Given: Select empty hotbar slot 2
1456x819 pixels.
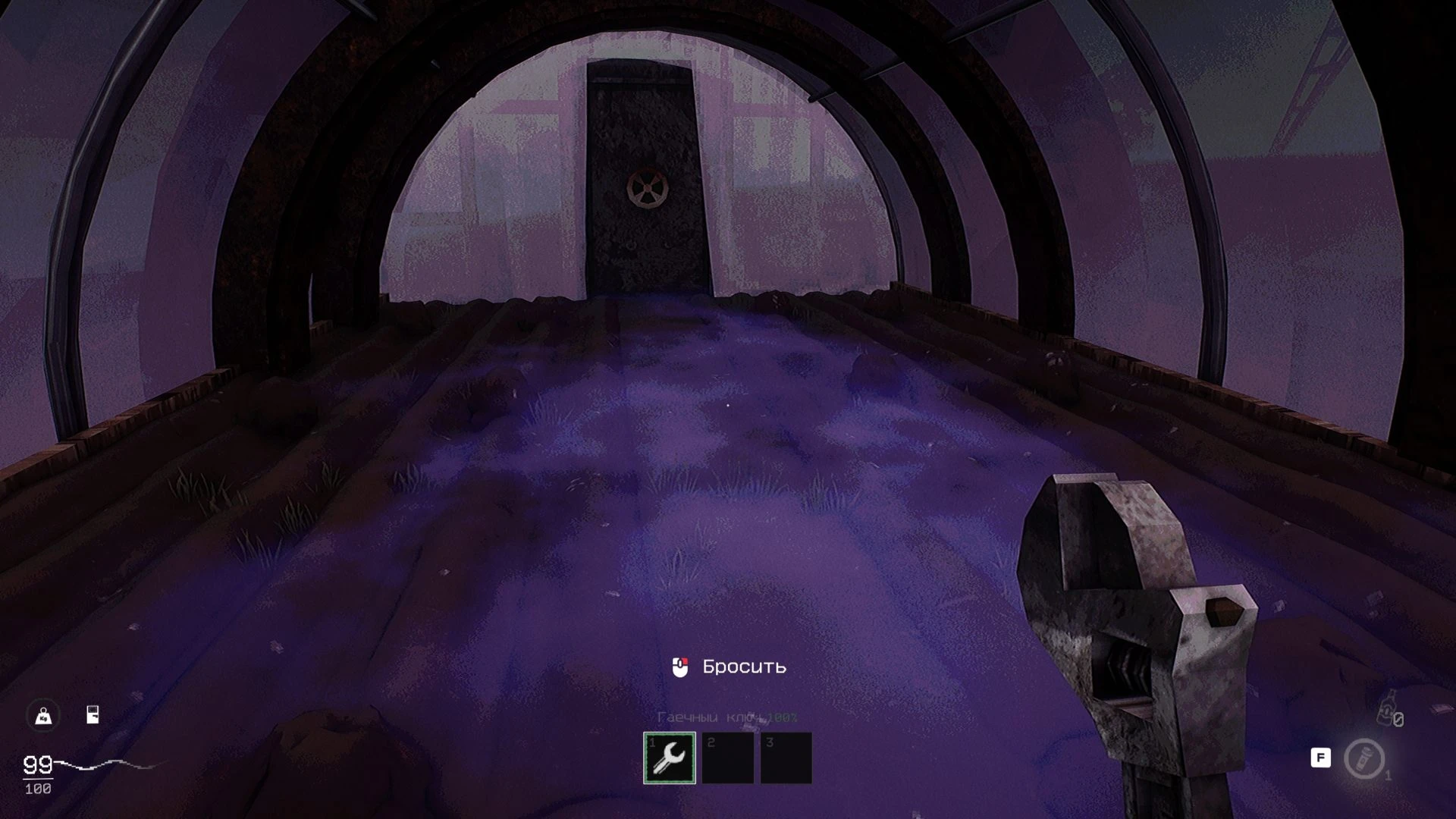Looking at the screenshot, I should click(x=727, y=758).
